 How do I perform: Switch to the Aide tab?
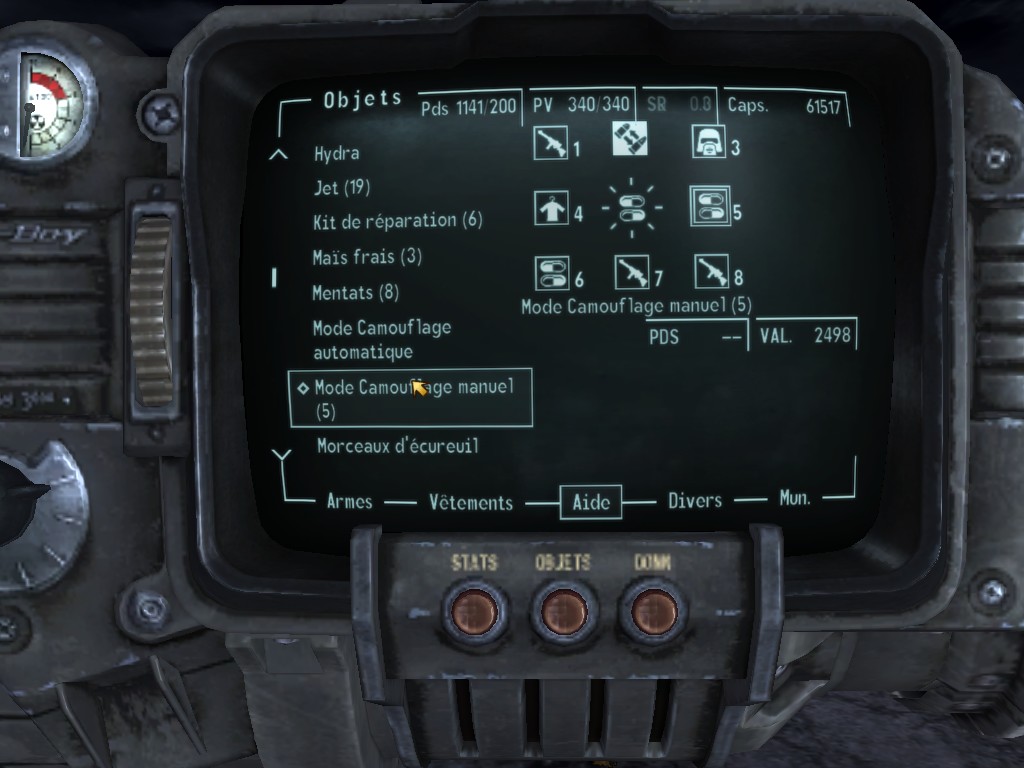tap(590, 502)
